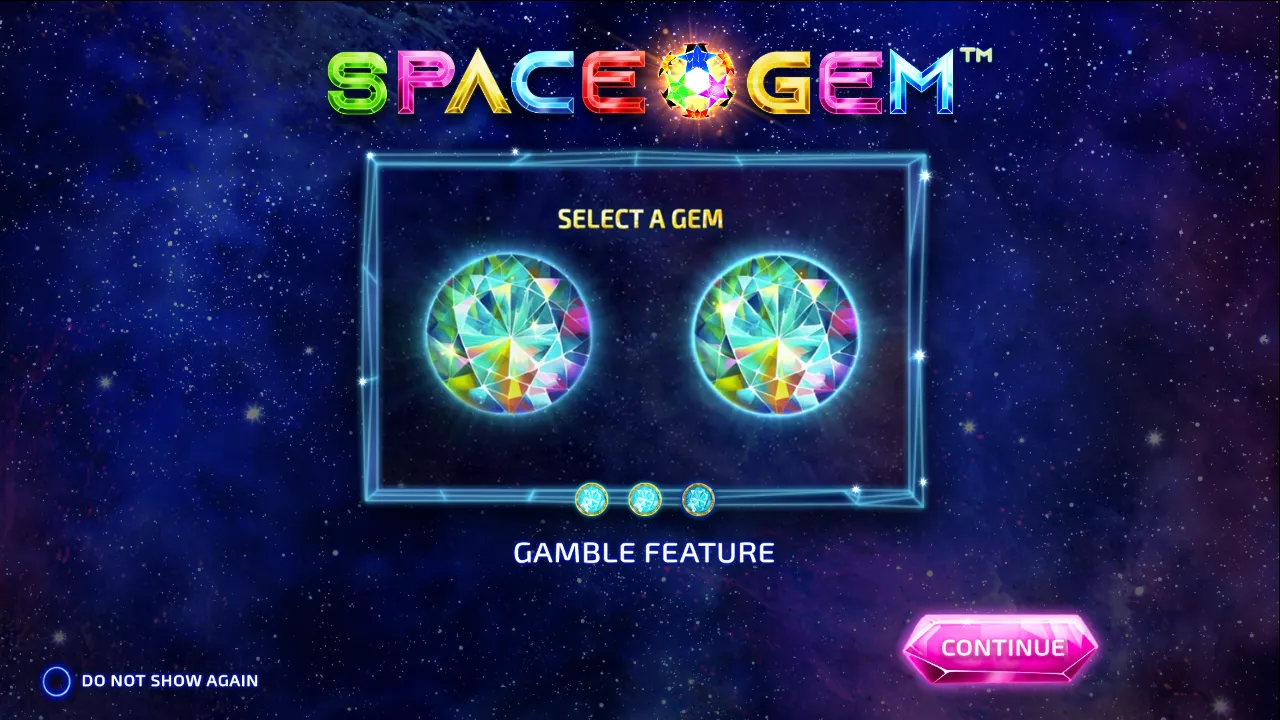Click the pink crystal shape around Continue
The image size is (1280, 720).
tap(1003, 647)
